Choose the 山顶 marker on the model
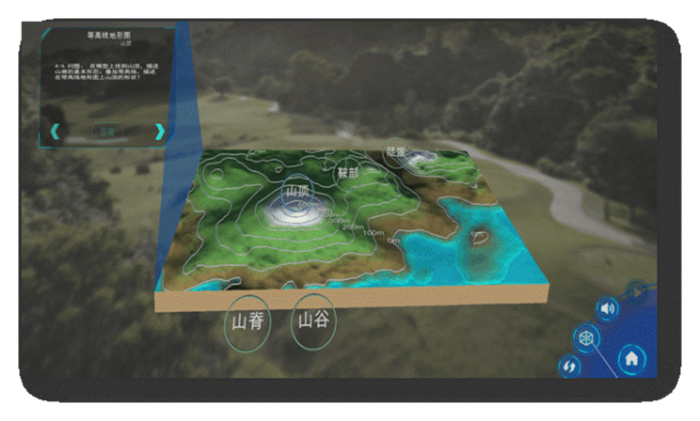Image resolution: width=700 pixels, height=421 pixels. (297, 190)
